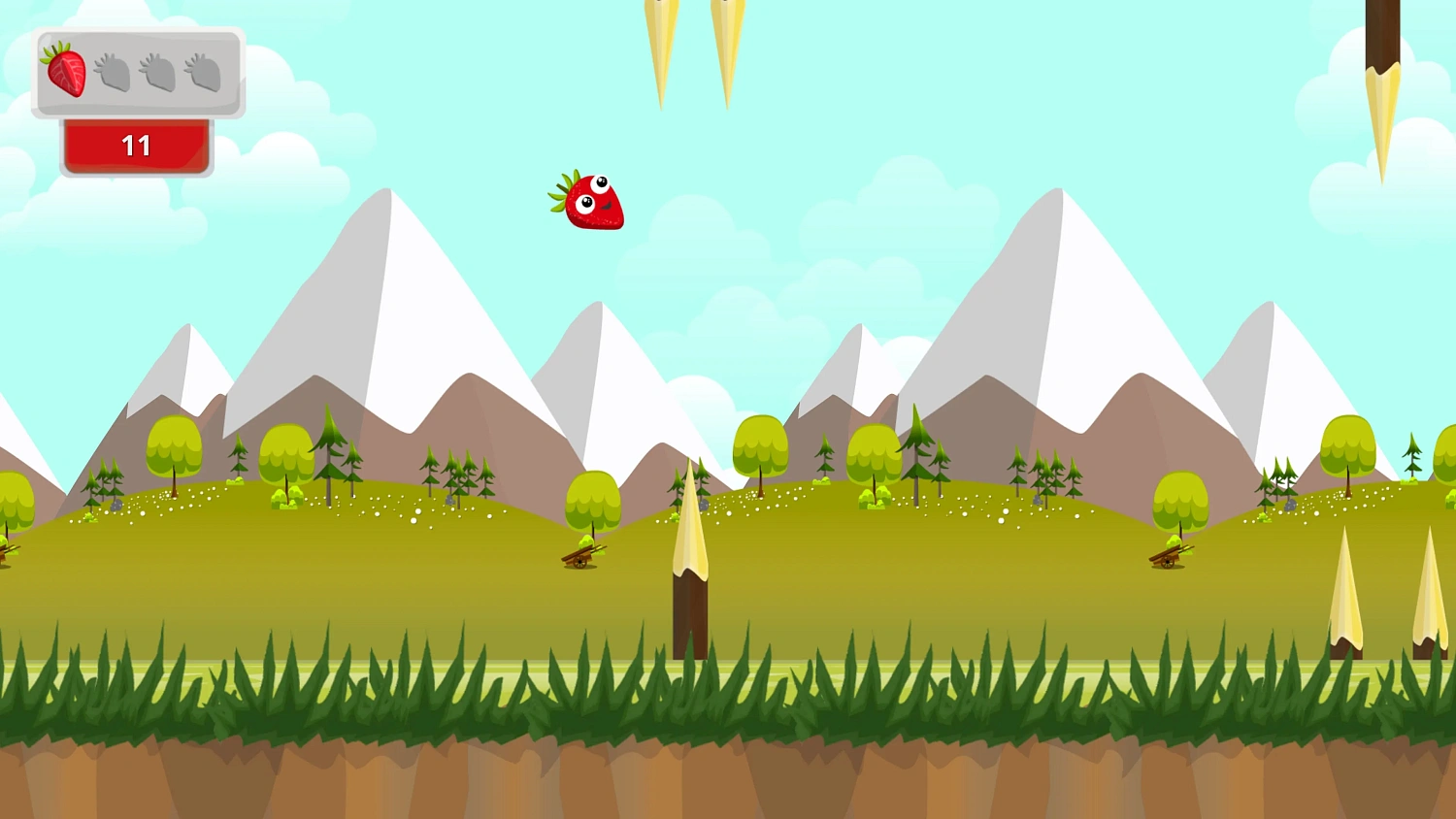This screenshot has height=819, width=1456.
Task: Click the round tree on the left hill
Action: 173,446
